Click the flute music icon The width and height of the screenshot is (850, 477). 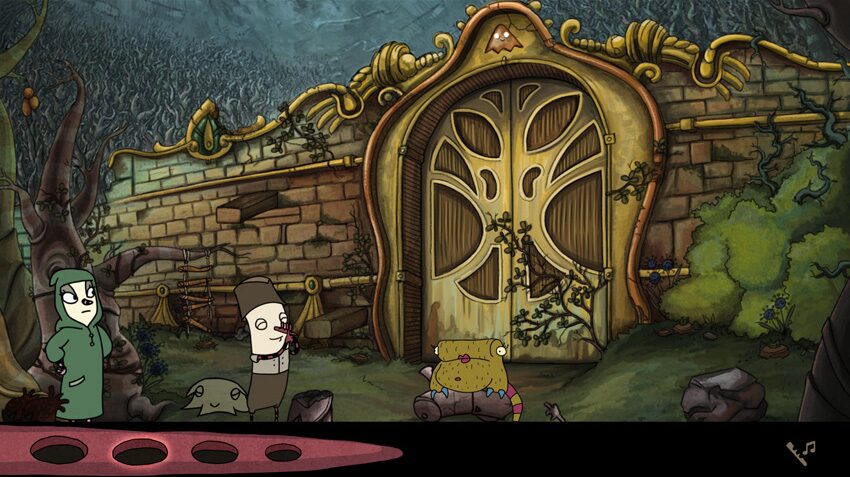click(x=800, y=451)
